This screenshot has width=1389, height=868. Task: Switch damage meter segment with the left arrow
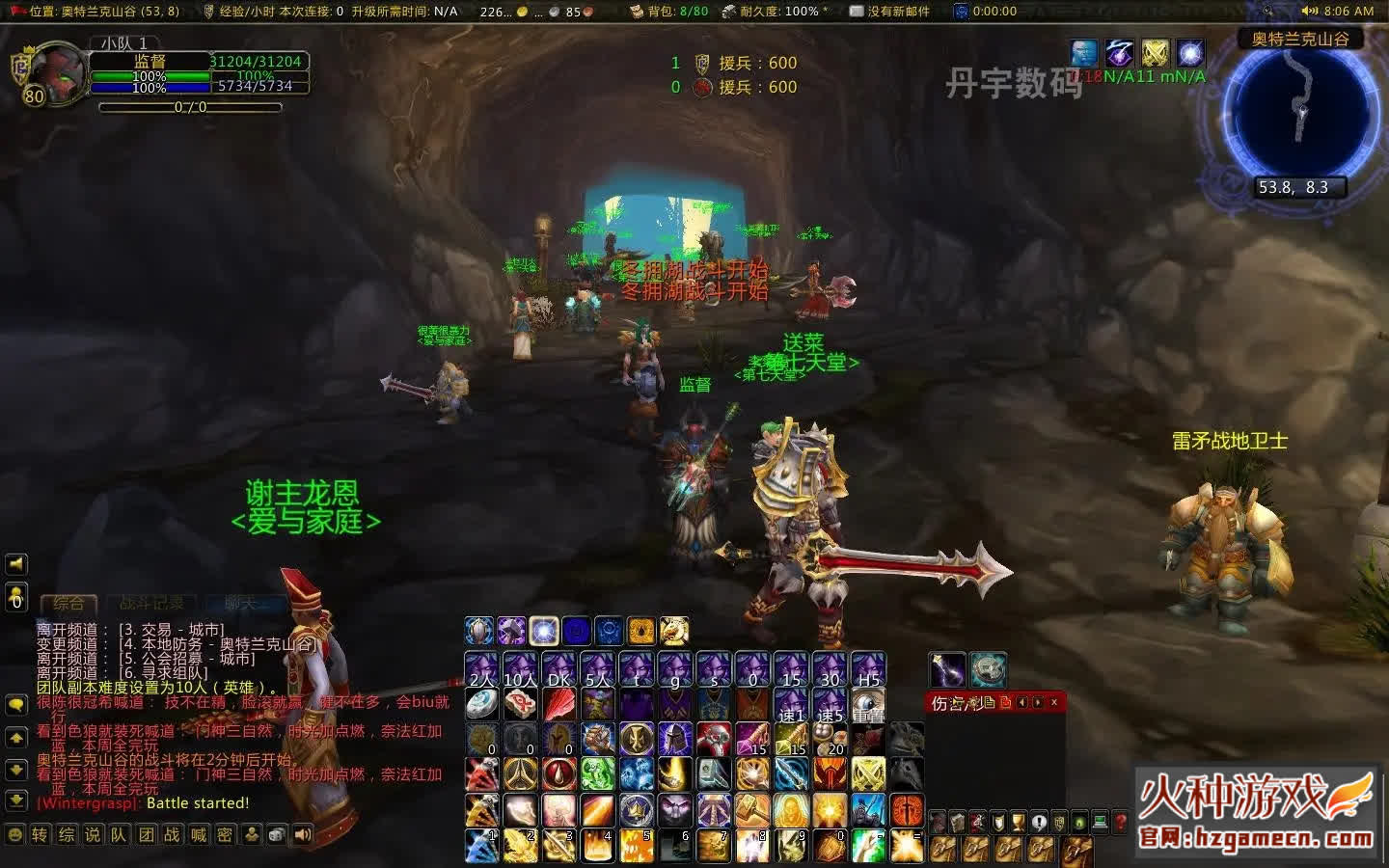1021,702
